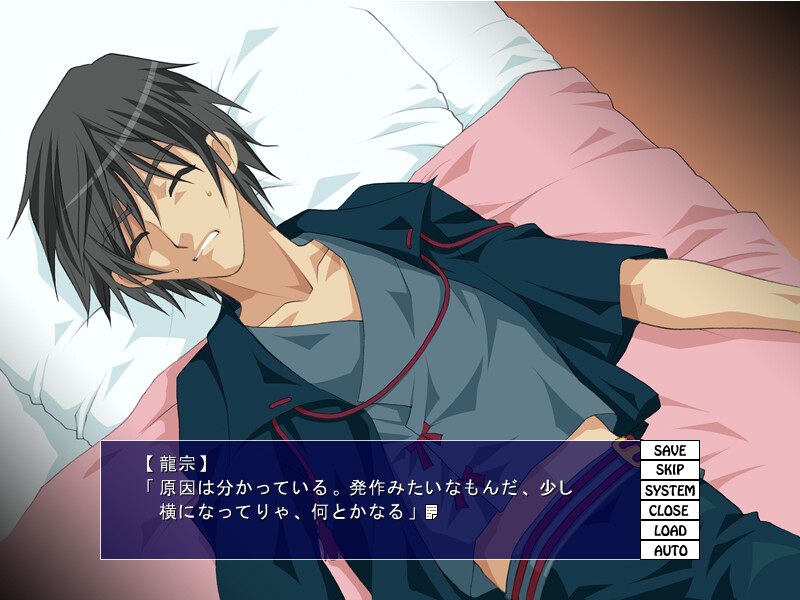
Task: Click the dialogue advance page icon
Action: point(432,513)
